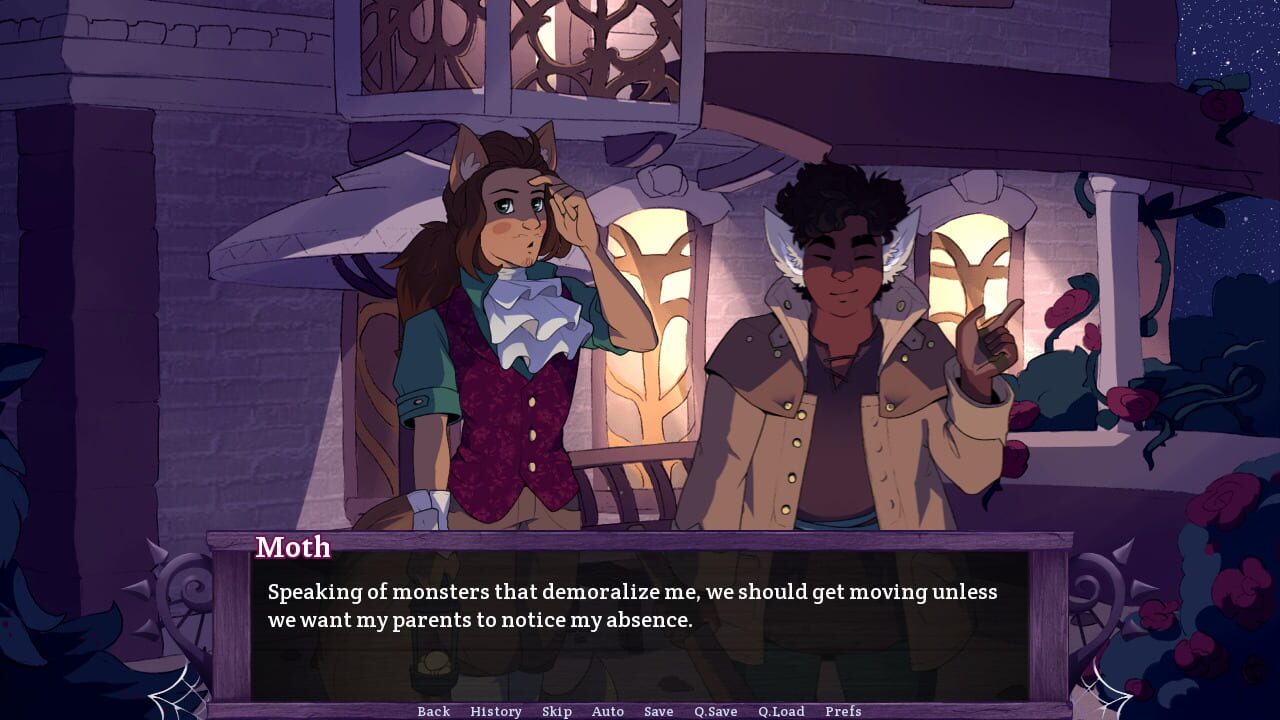Enable Auto-advance mode
This screenshot has height=720, width=1280.
point(608,711)
